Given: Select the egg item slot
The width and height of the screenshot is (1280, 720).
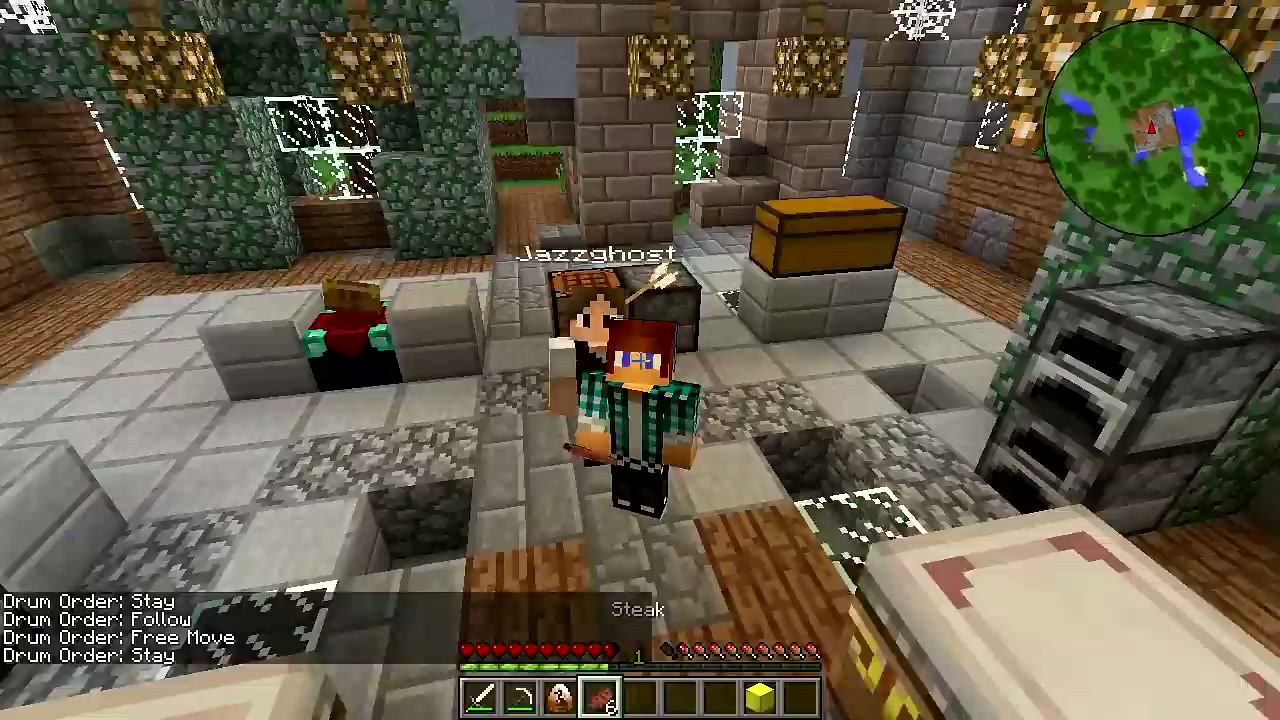Looking at the screenshot, I should [560, 696].
